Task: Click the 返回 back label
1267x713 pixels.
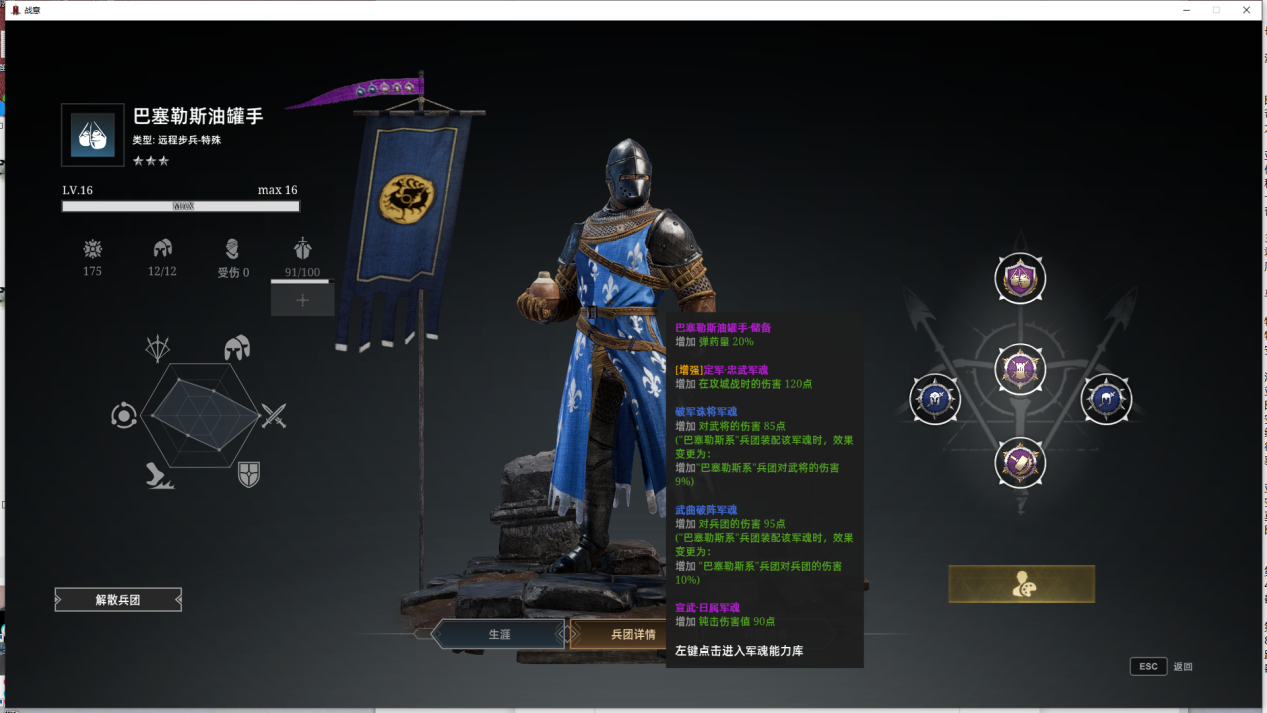Action: 1183,667
